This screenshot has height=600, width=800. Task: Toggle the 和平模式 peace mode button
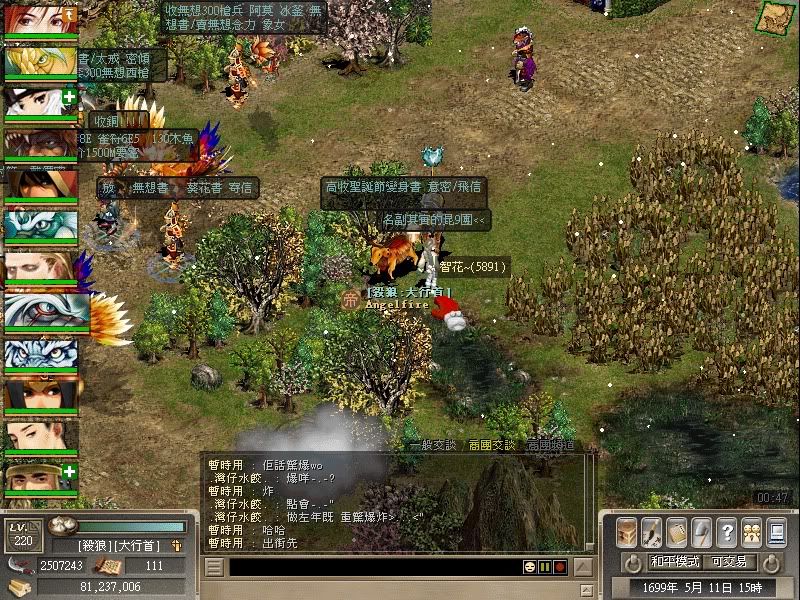pos(675,562)
